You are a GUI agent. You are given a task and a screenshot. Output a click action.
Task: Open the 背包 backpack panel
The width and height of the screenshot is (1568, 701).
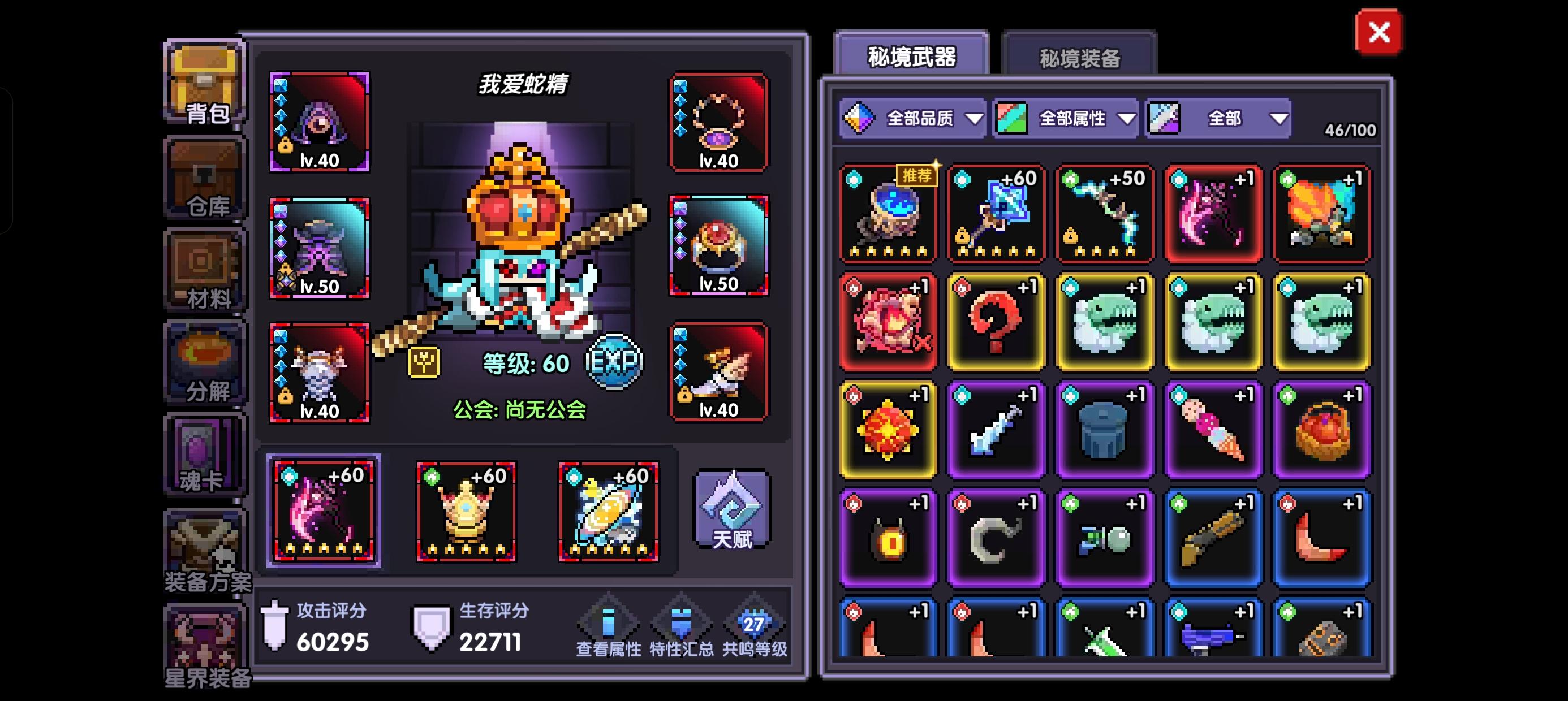point(205,85)
